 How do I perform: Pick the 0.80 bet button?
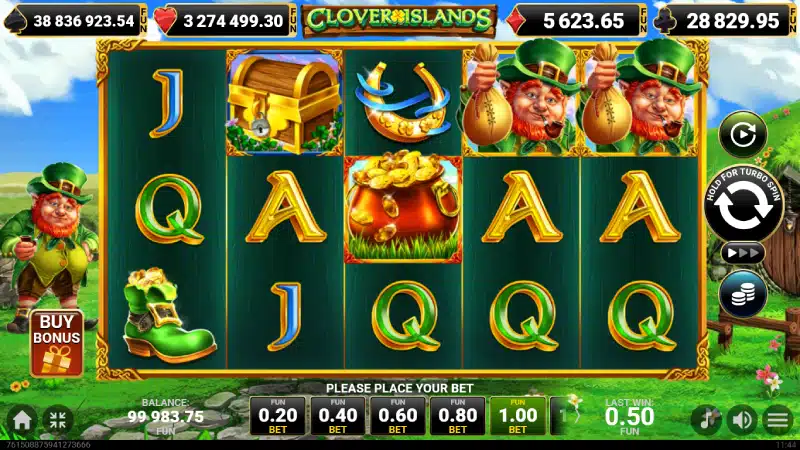coord(458,415)
